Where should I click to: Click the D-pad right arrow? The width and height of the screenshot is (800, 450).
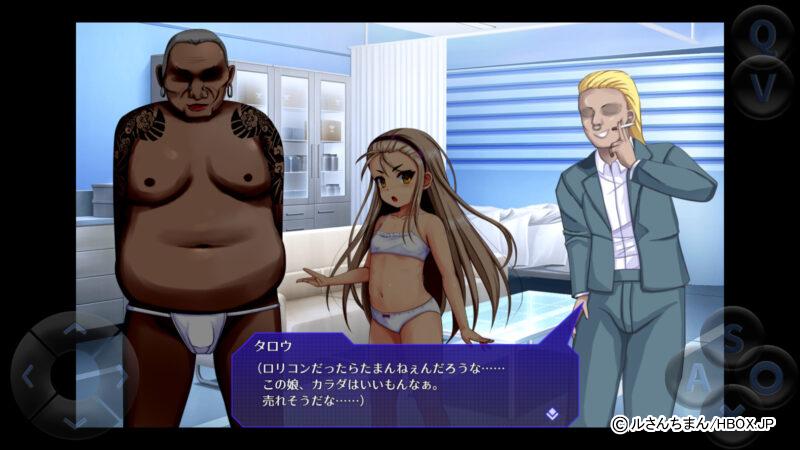[x=122, y=376]
